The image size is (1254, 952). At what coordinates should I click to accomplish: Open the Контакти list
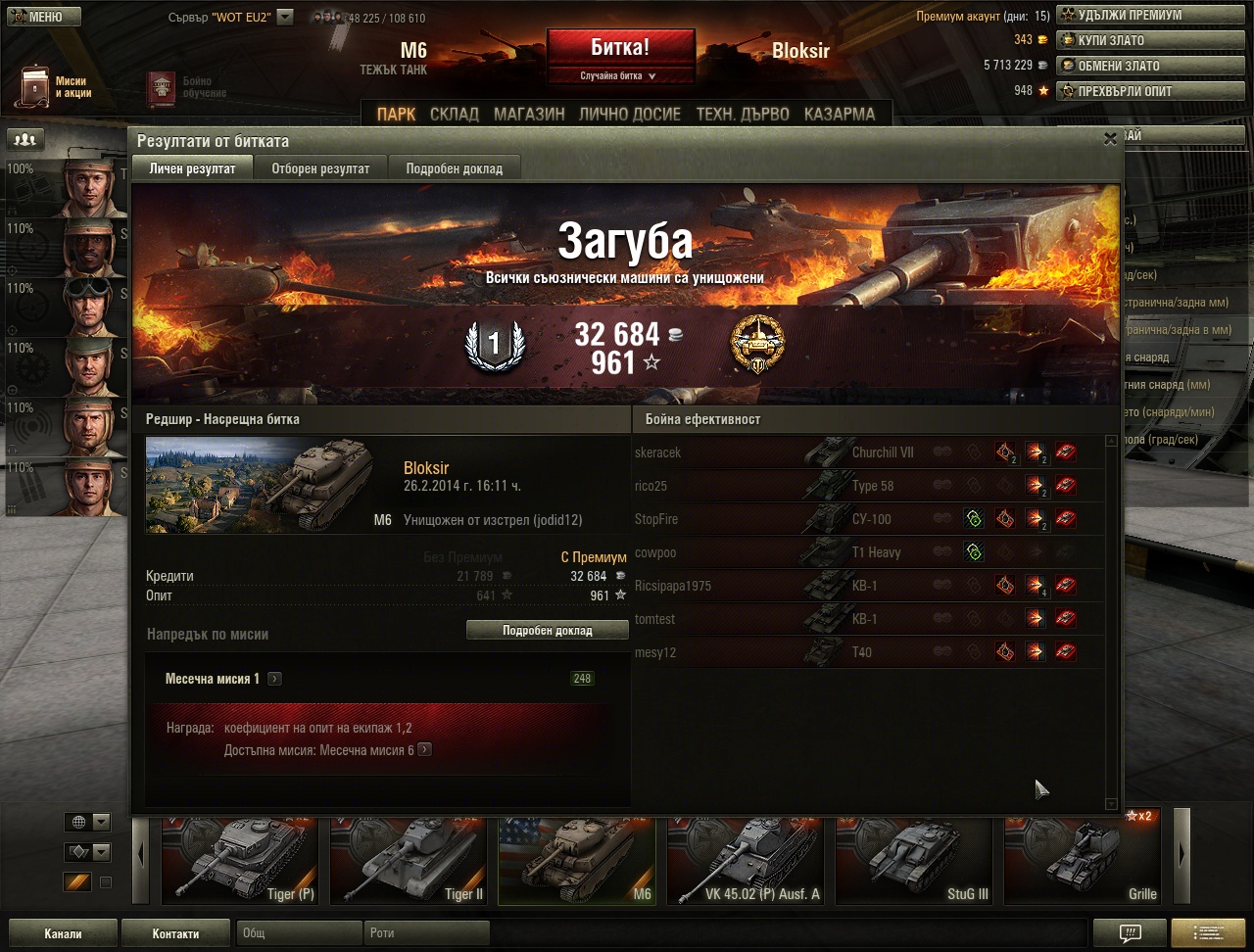(175, 933)
